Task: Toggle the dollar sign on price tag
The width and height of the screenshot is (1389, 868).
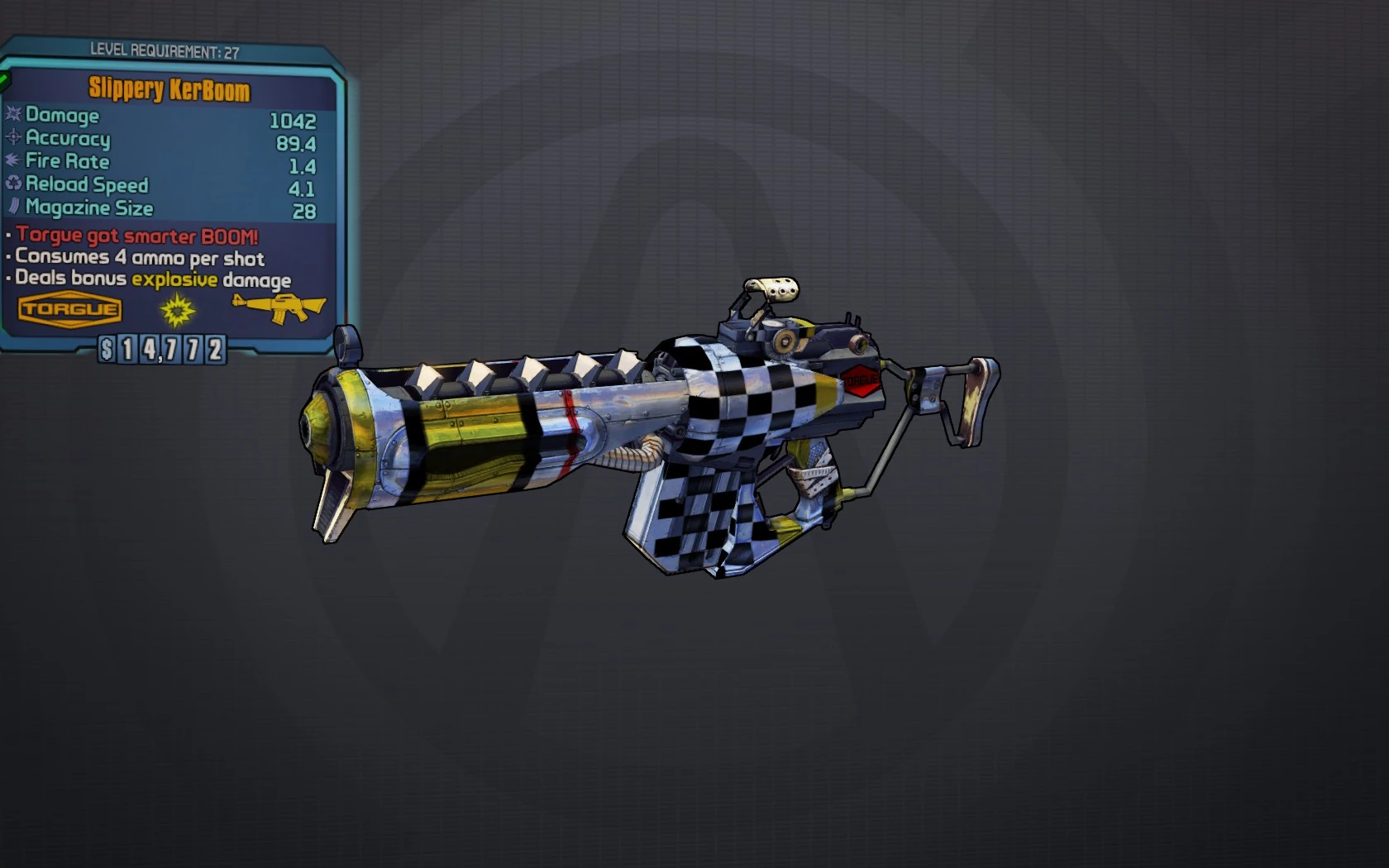Action: pyautogui.click(x=108, y=350)
